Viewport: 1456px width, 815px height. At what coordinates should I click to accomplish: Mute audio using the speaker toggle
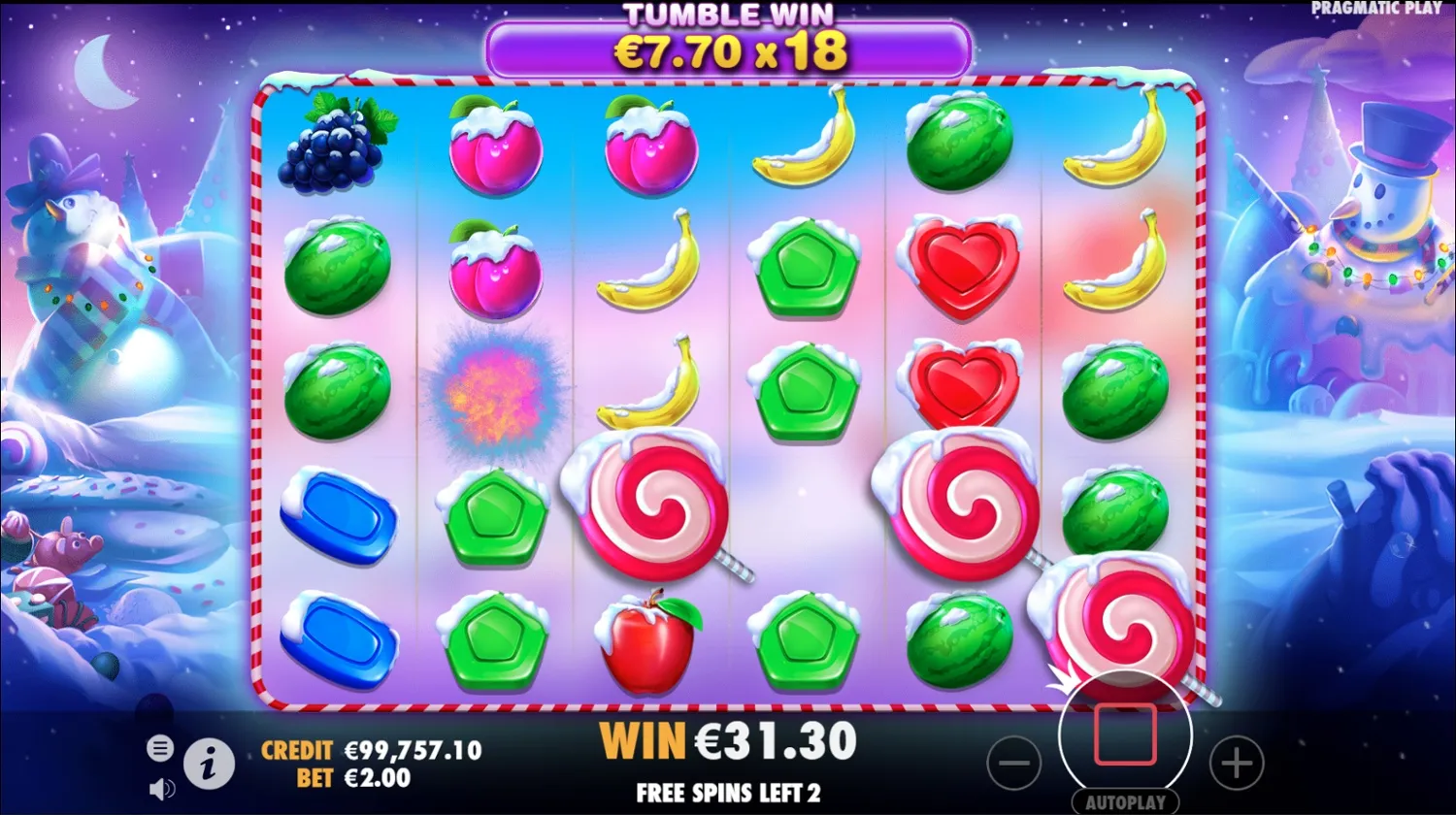(x=163, y=788)
